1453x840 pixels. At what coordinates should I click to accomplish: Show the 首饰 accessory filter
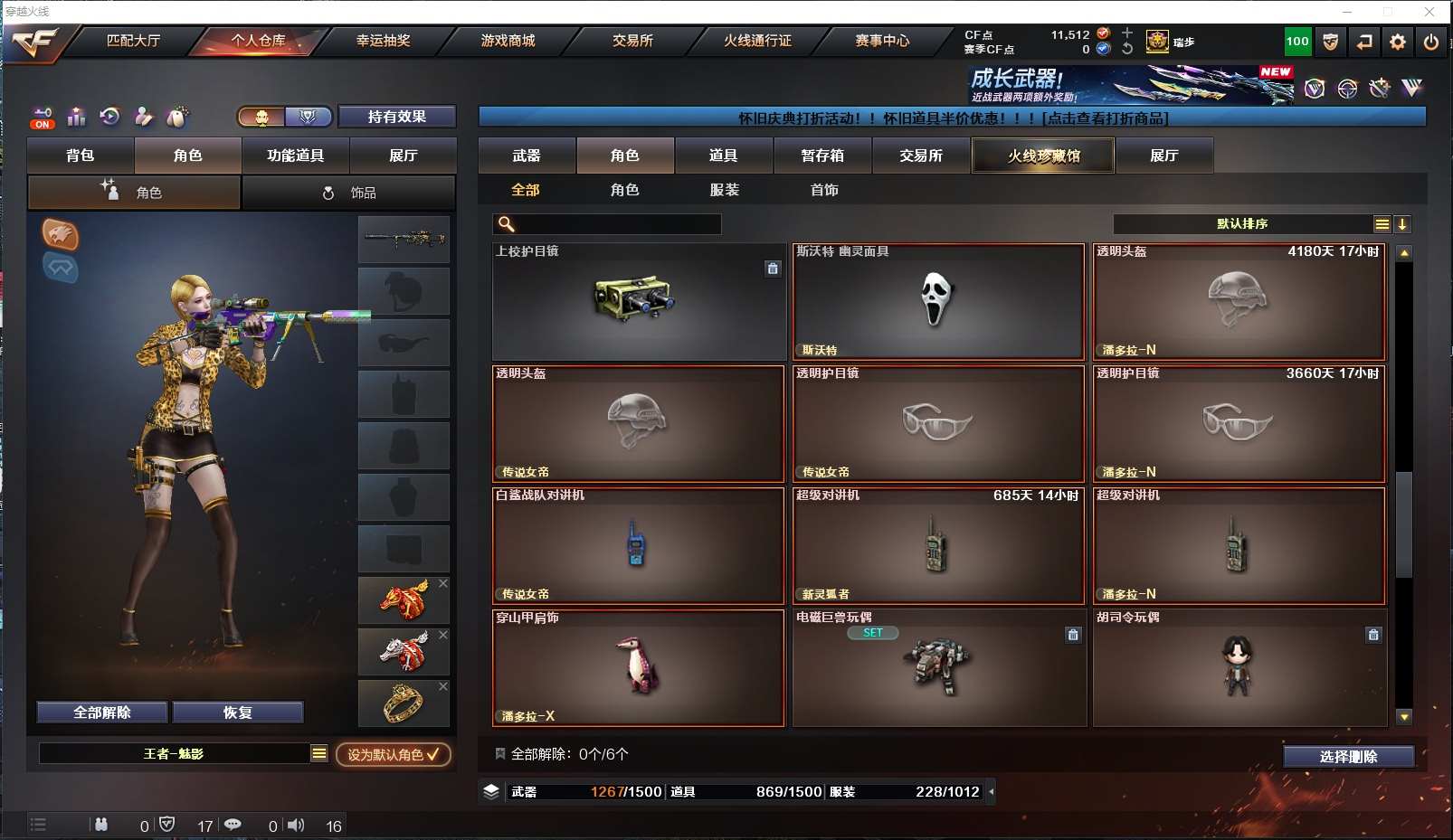824,190
